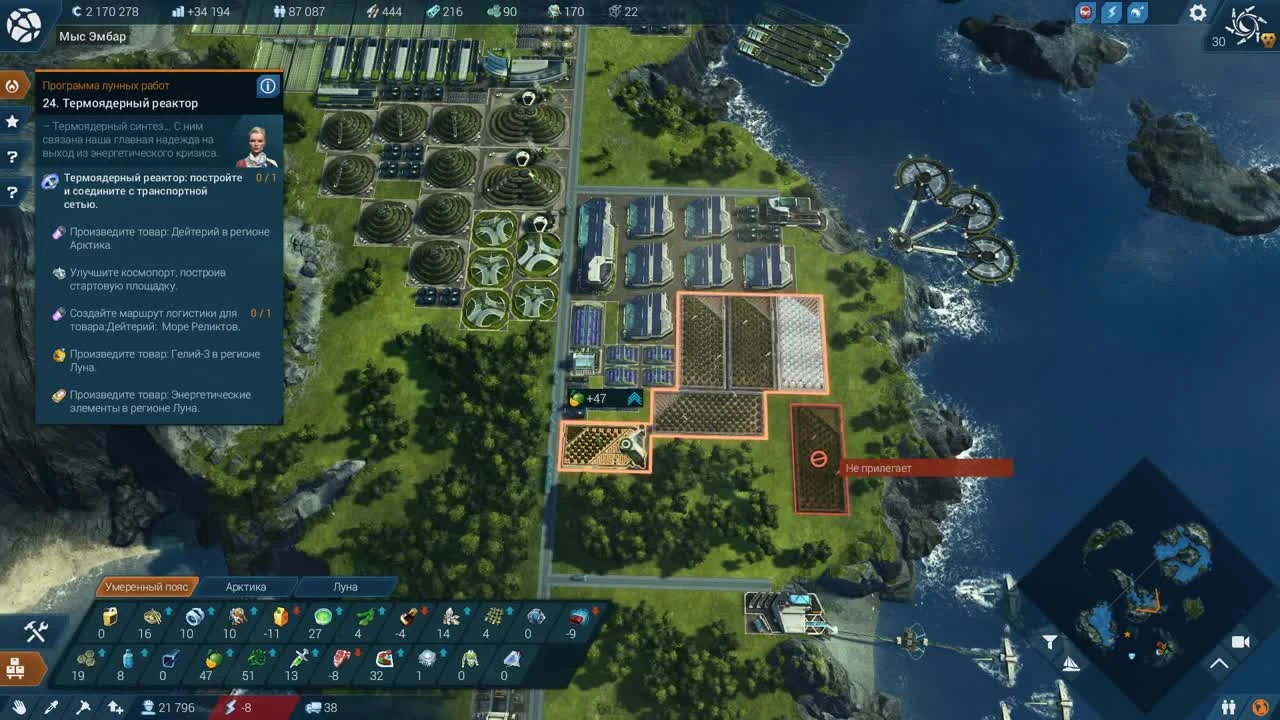Image resolution: width=1280 pixels, height=720 pixels.
Task: Expand the minimap with the chevron arrow
Action: pyautogui.click(x=1219, y=663)
